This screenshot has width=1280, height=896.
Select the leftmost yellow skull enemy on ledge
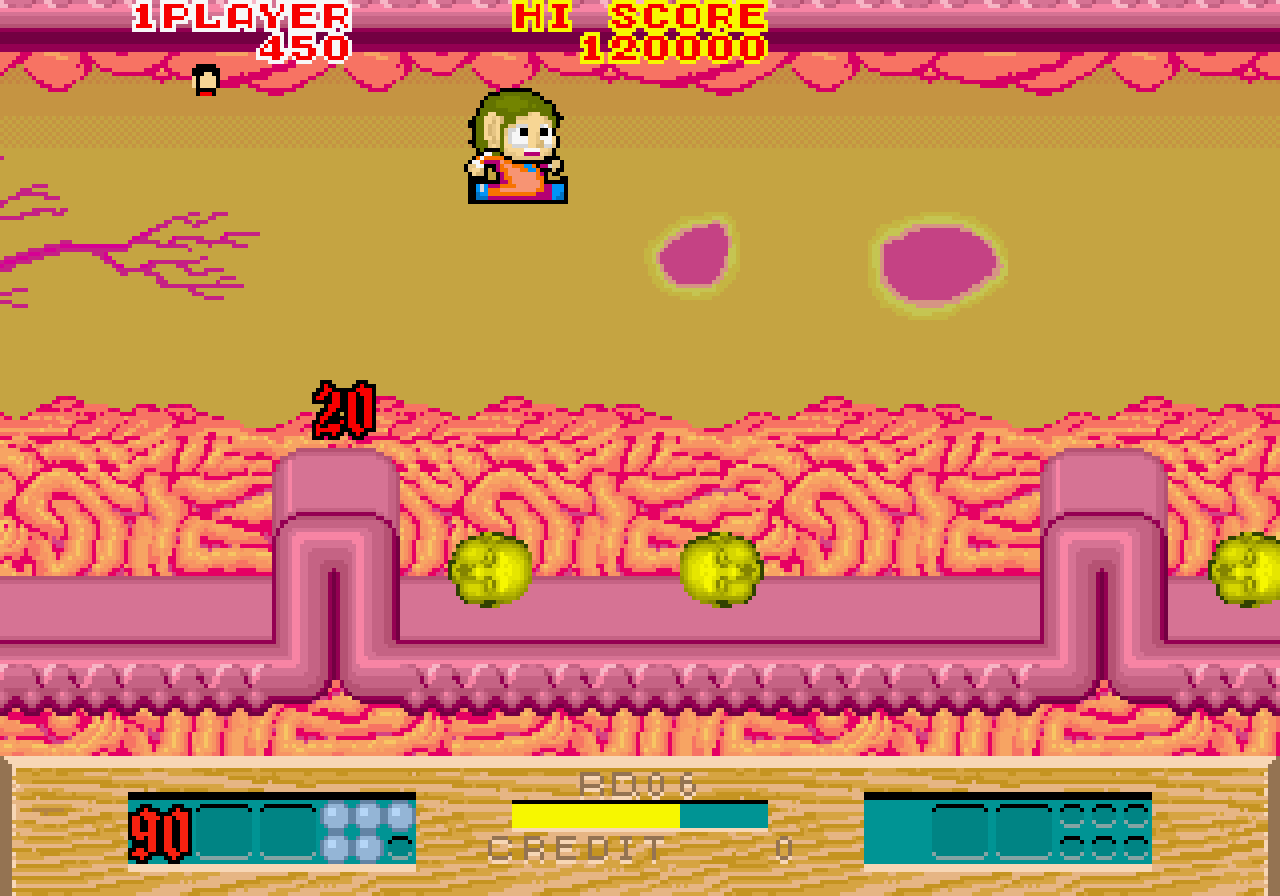click(488, 572)
